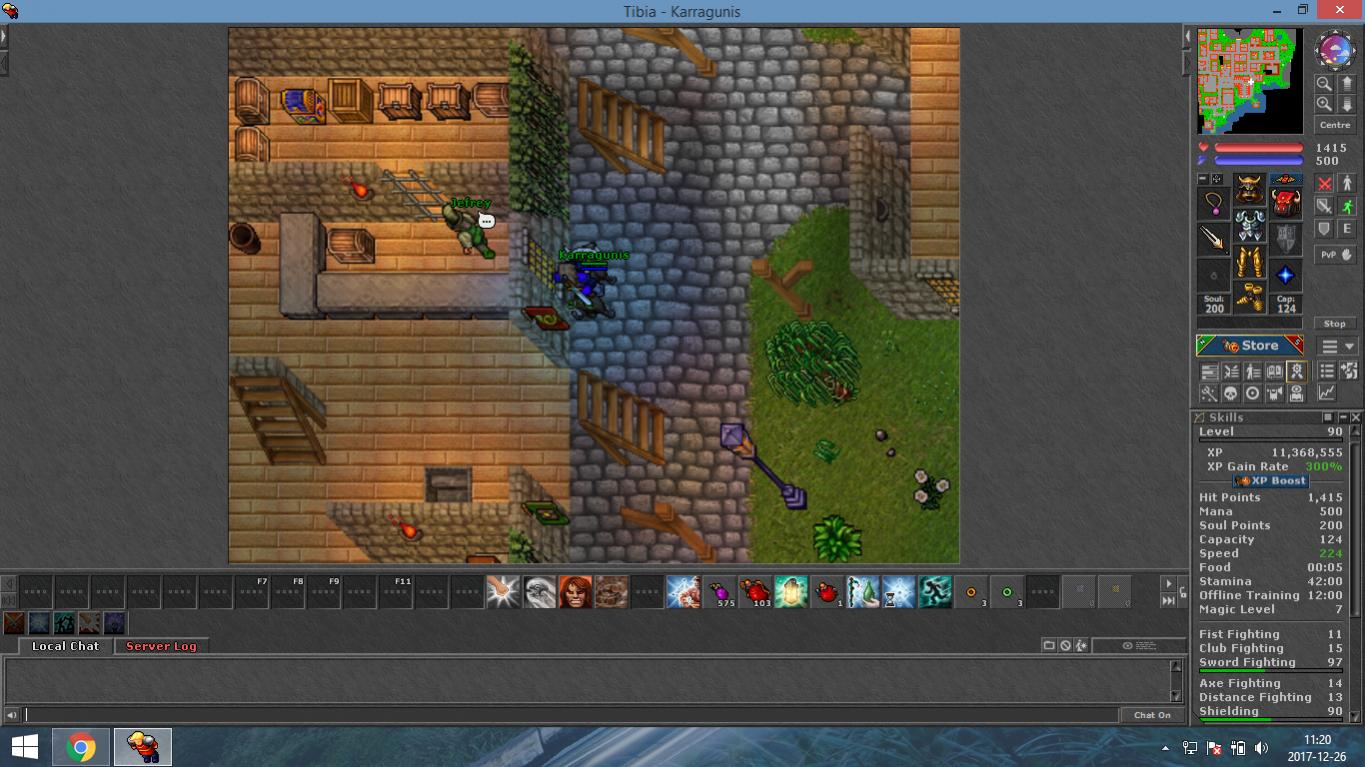This screenshot has width=1365, height=767.
Task: Toggle the Chat On button
Action: tap(1152, 715)
